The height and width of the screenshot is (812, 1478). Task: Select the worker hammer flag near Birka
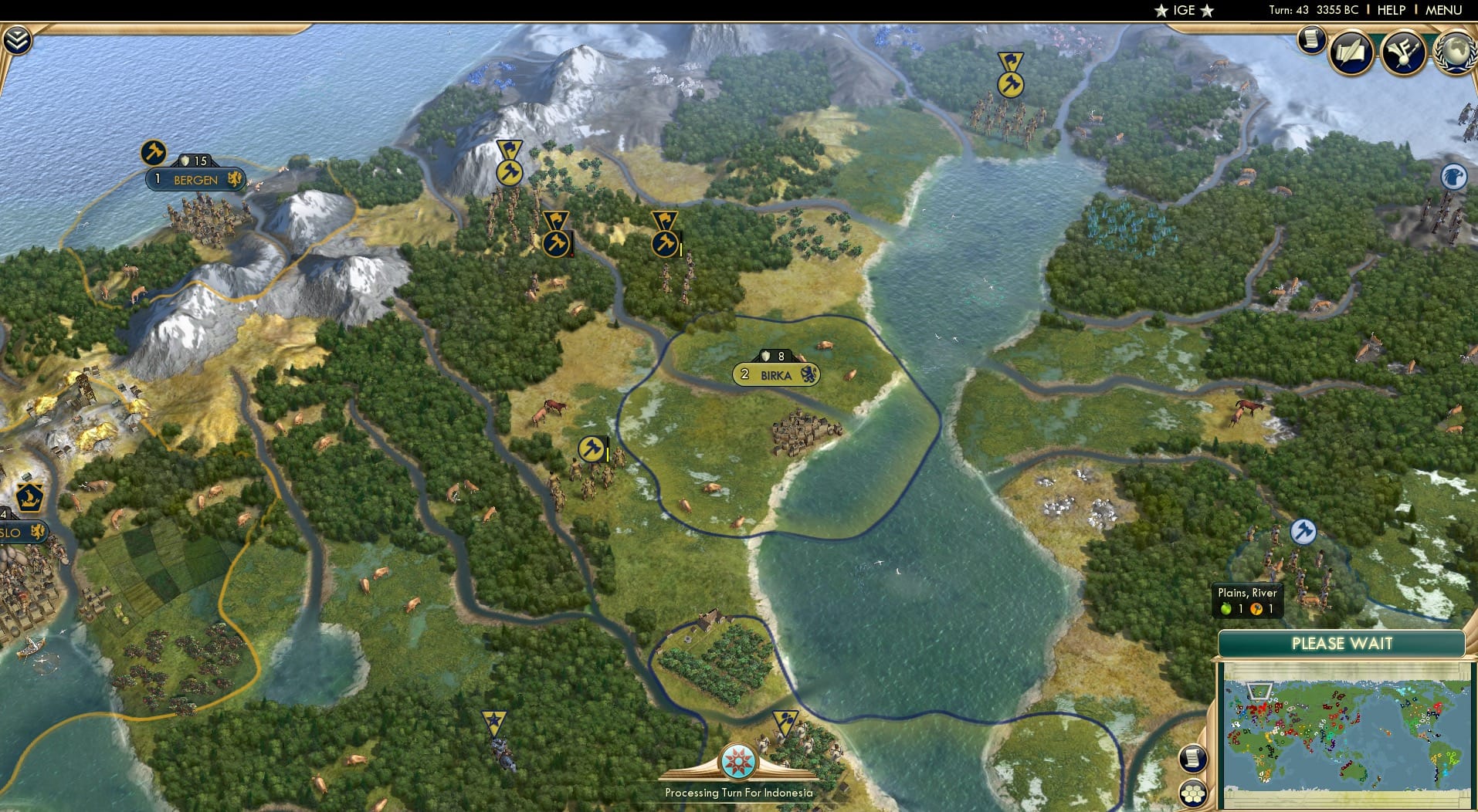point(590,448)
